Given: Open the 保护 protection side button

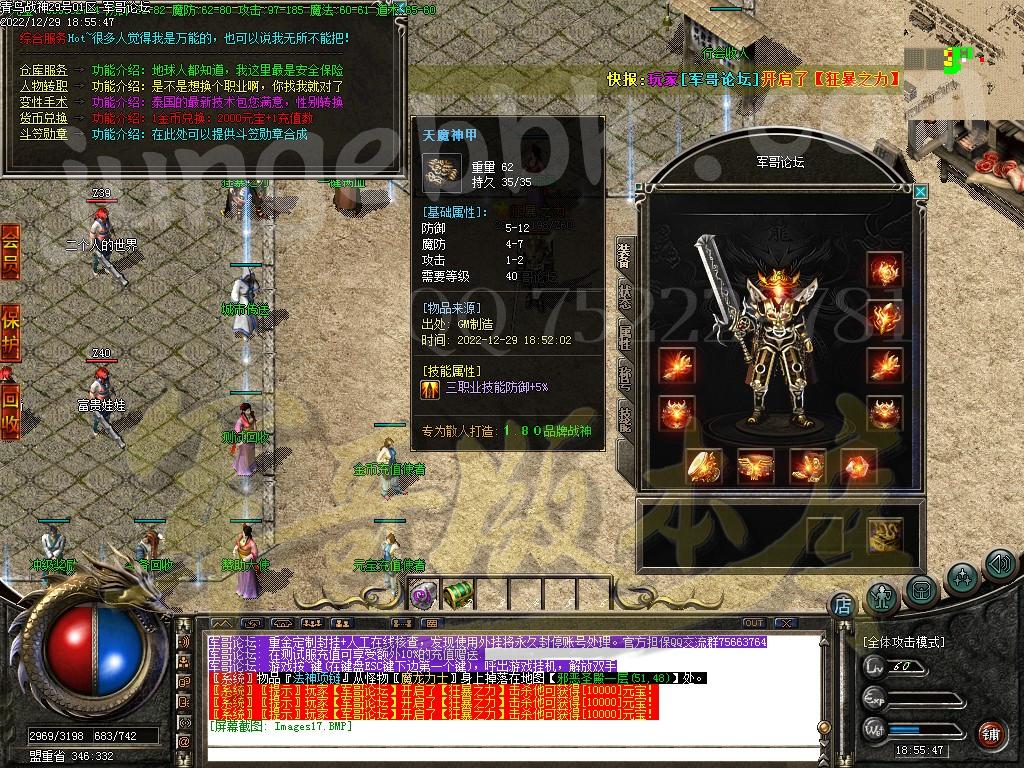Looking at the screenshot, I should [x=10, y=330].
